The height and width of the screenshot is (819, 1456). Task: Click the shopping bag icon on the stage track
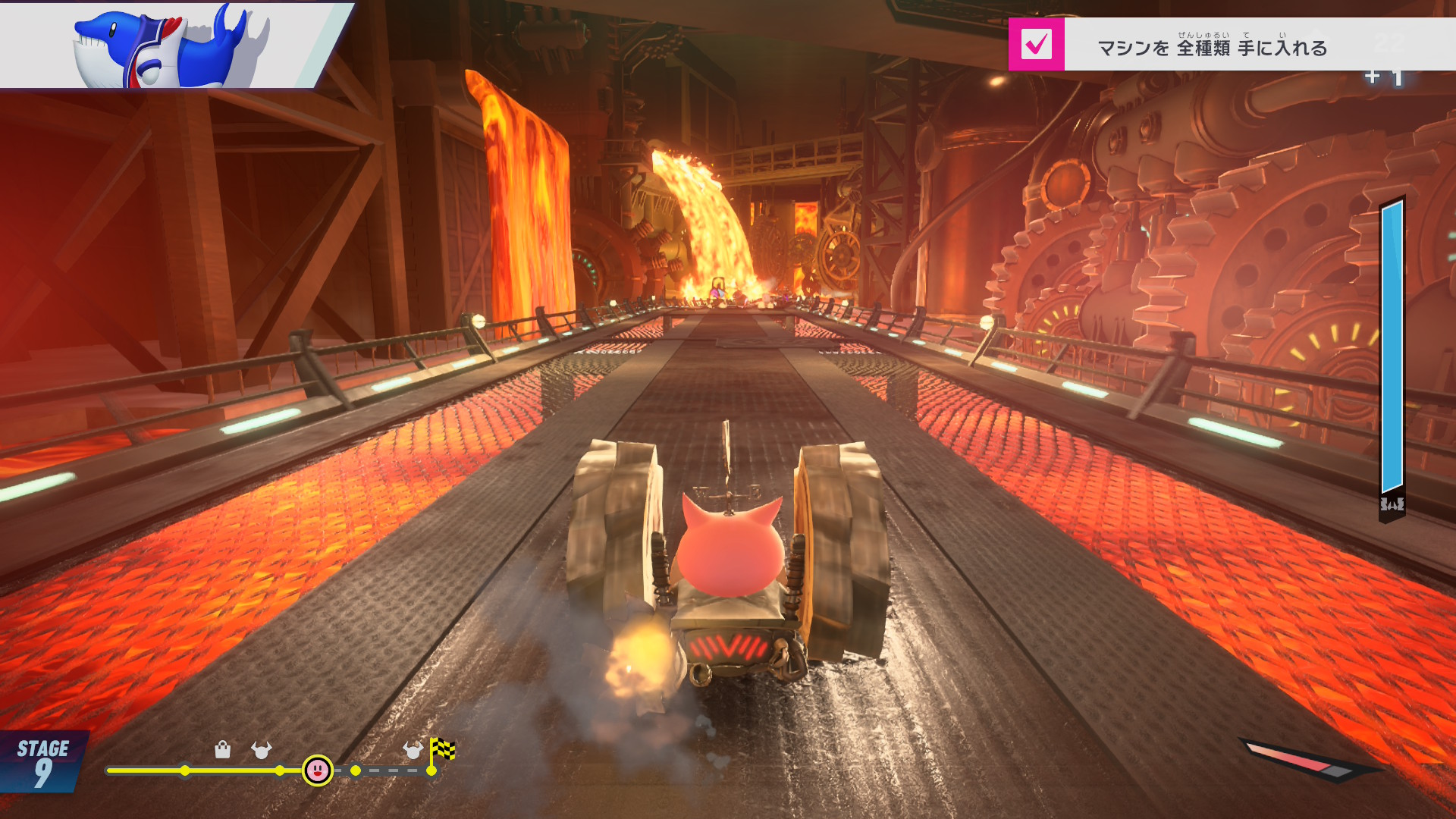click(x=222, y=750)
